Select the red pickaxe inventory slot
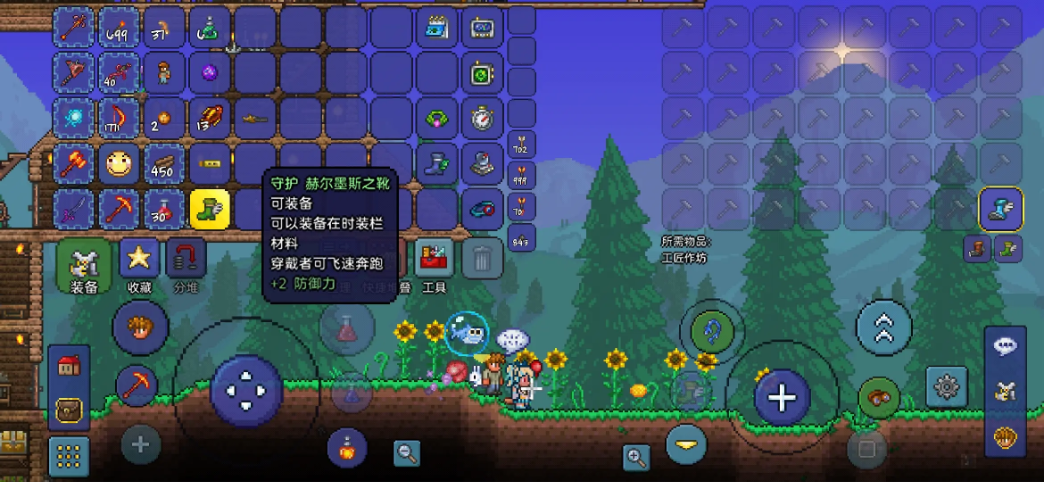Viewport: 1044px width, 482px height. pos(119,209)
